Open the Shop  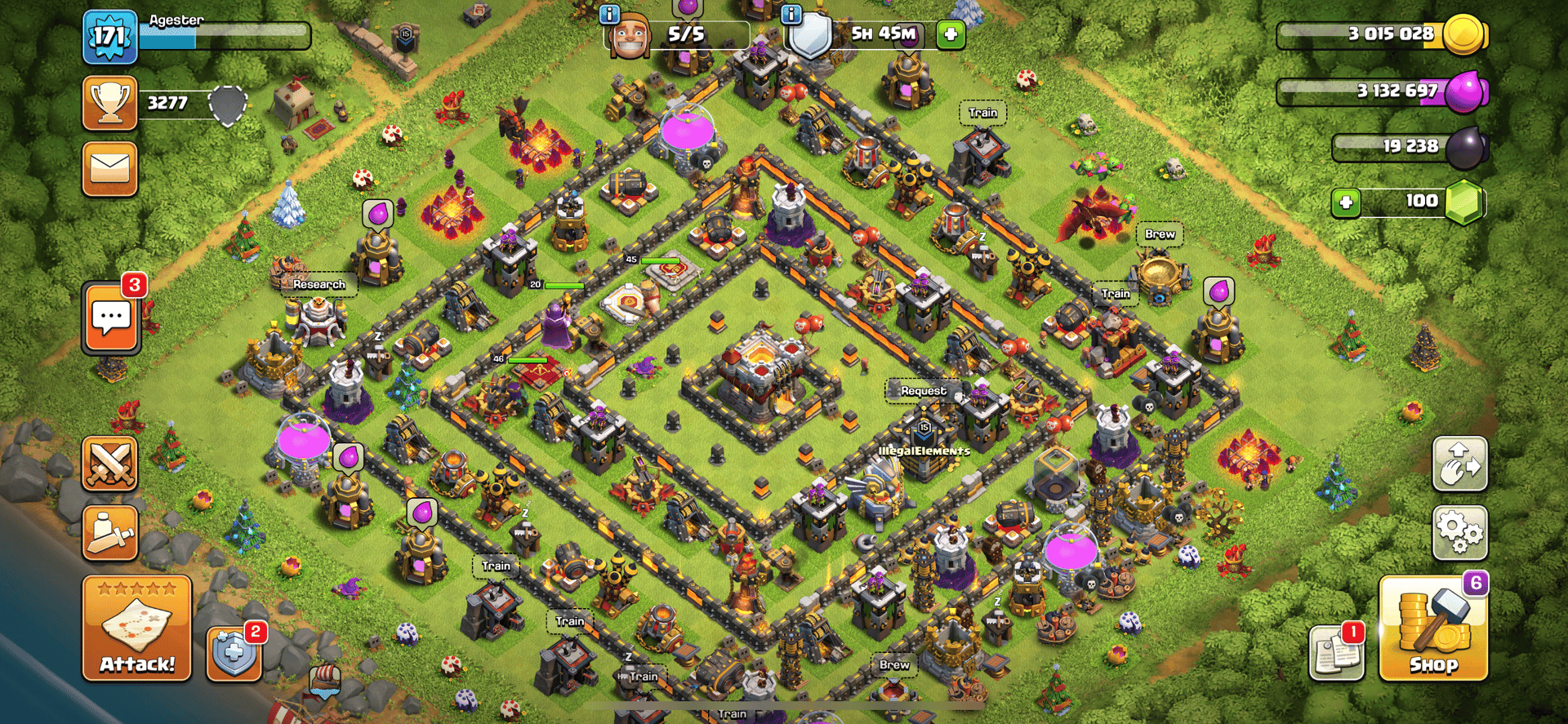pyautogui.click(x=1432, y=629)
